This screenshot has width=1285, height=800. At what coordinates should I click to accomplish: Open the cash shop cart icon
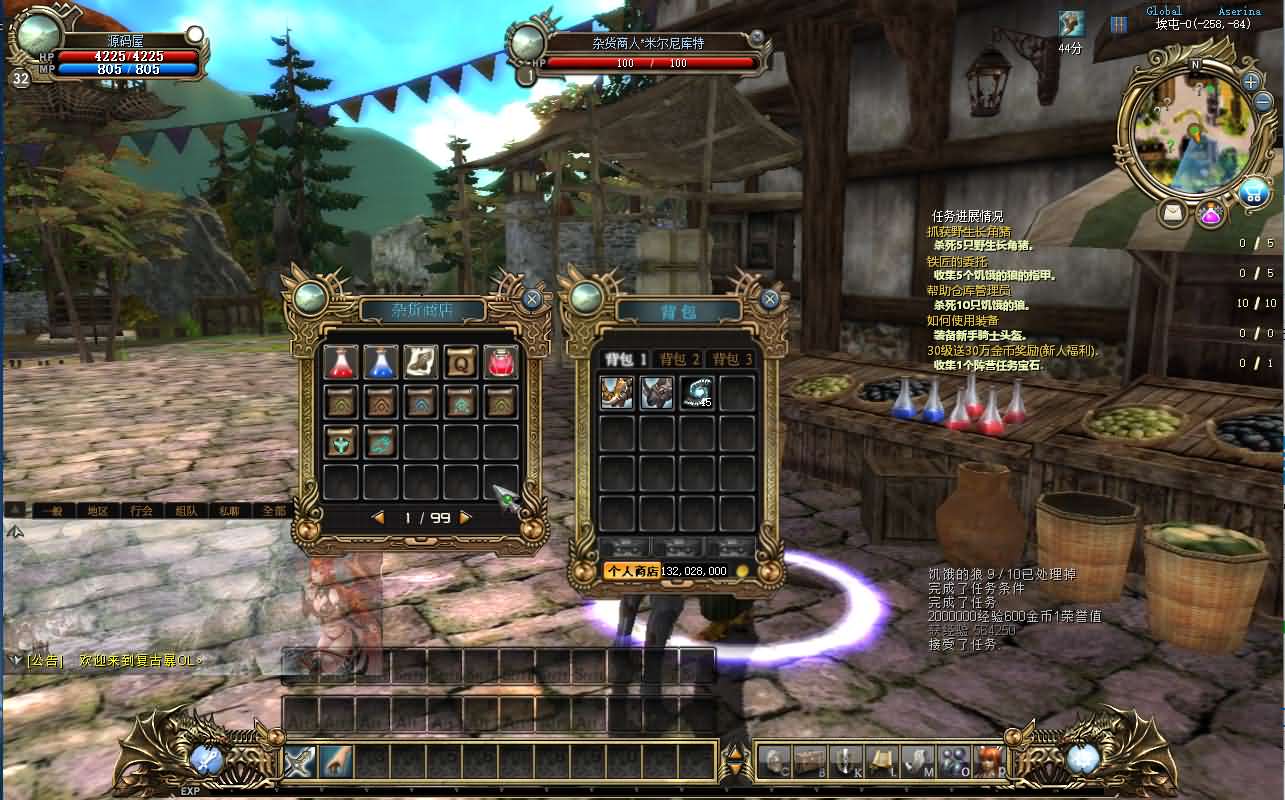coord(1251,193)
